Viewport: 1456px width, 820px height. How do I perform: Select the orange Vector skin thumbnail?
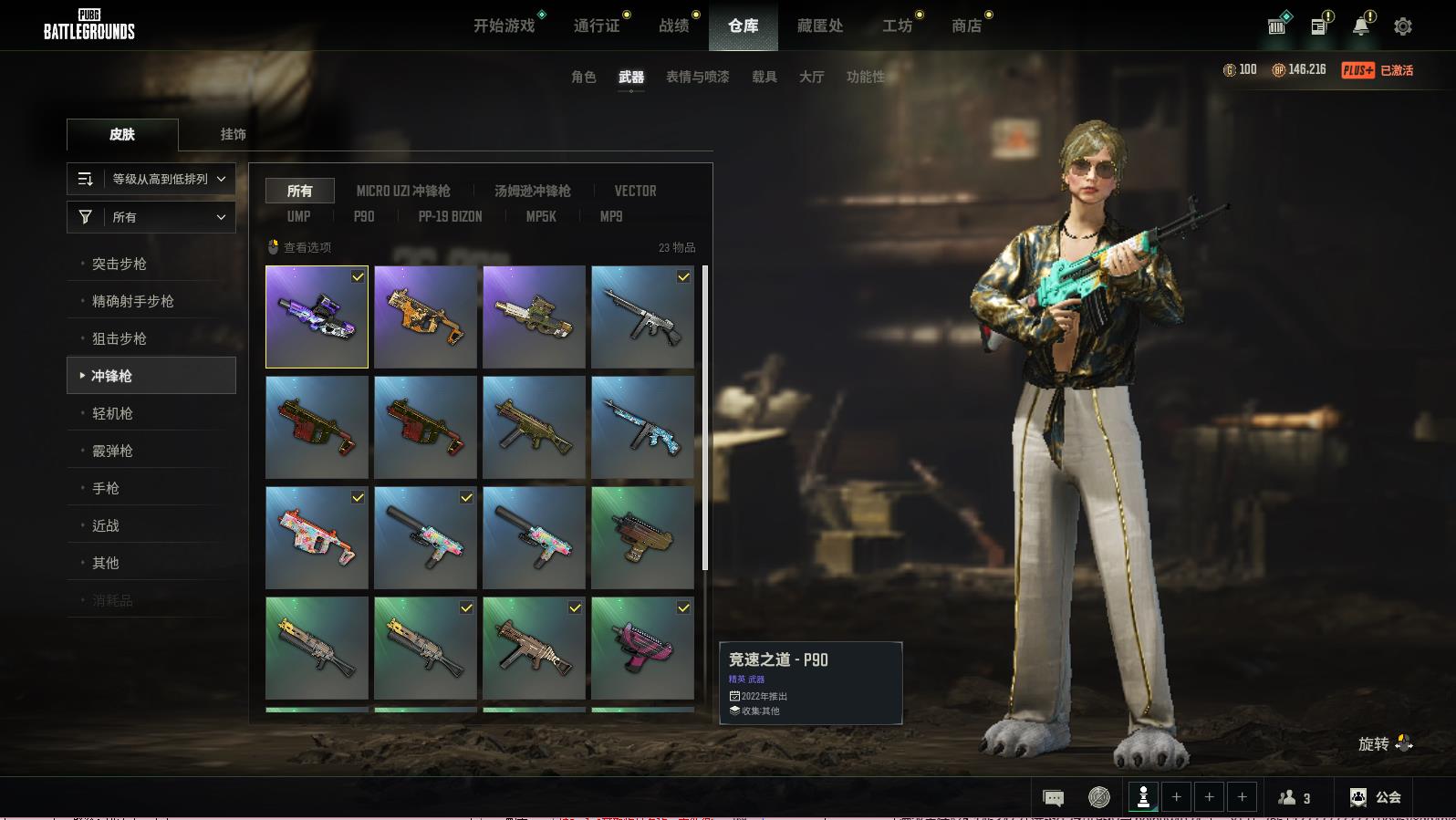(x=425, y=317)
